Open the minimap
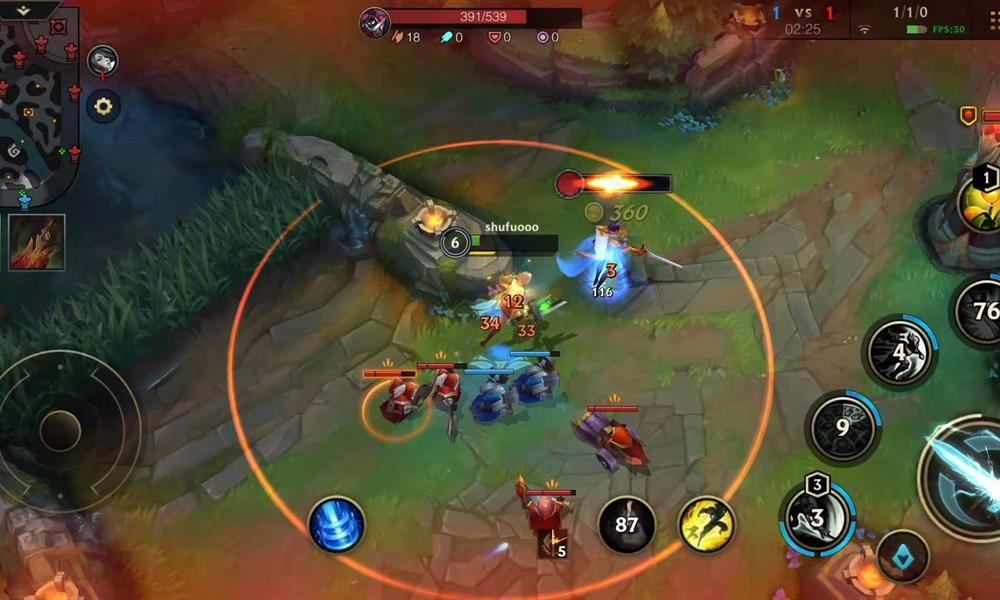Viewport: 1000px width, 600px height. click(x=38, y=110)
